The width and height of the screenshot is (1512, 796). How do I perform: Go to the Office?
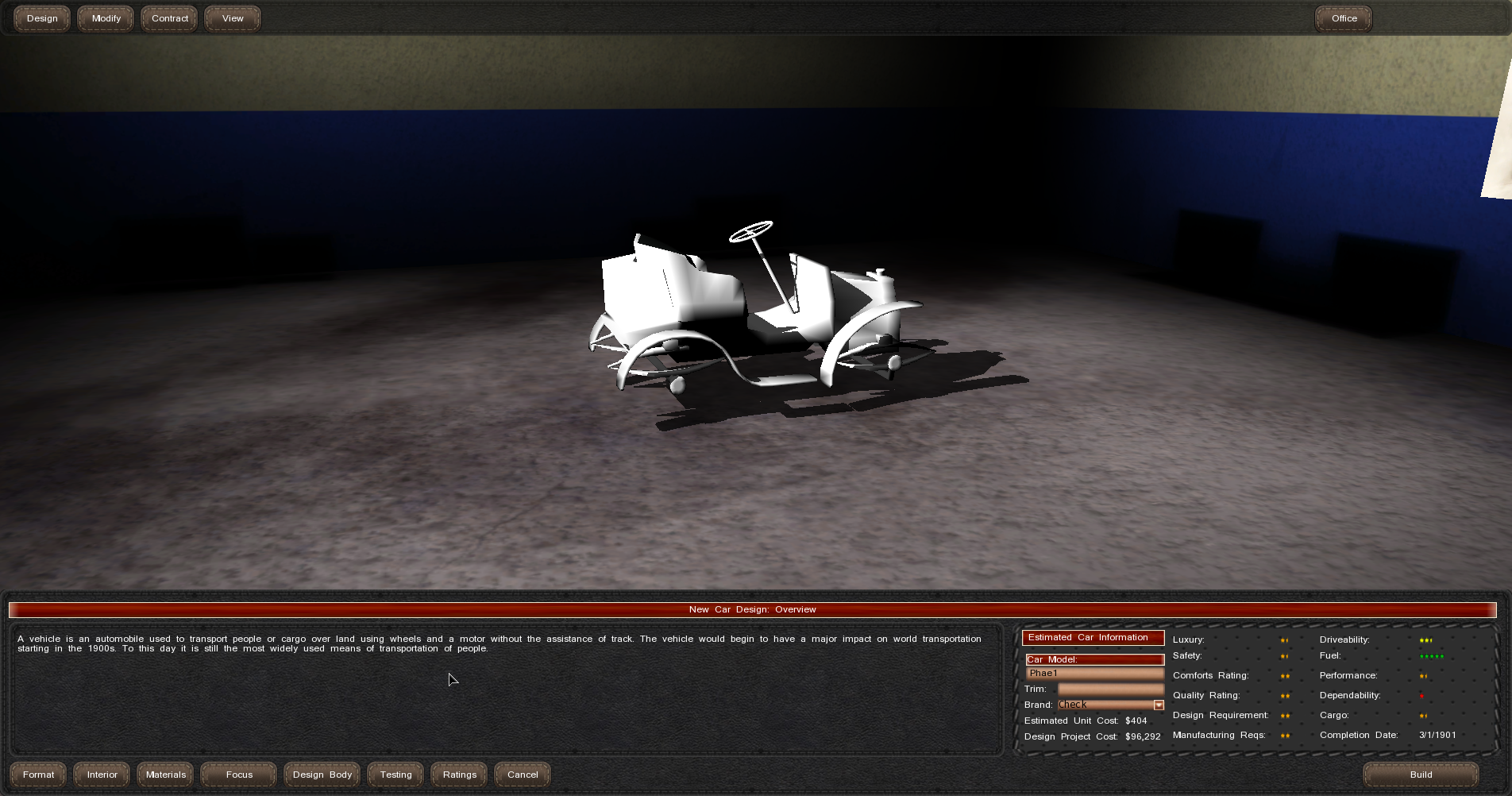pos(1344,18)
